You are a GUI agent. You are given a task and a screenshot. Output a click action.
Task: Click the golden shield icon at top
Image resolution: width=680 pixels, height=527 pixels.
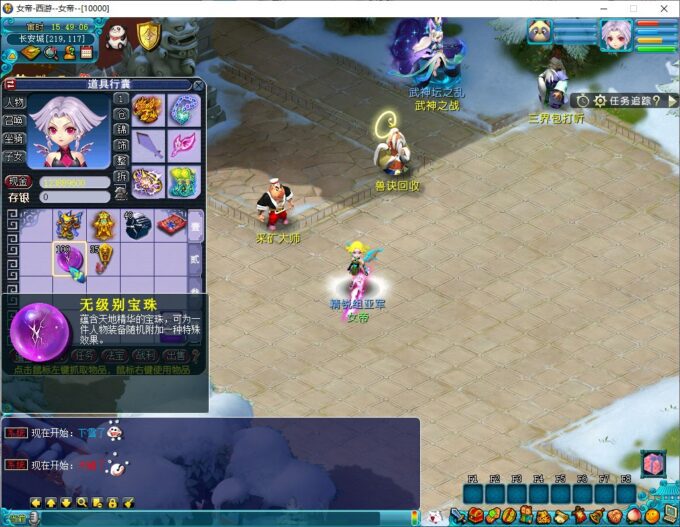[148, 37]
